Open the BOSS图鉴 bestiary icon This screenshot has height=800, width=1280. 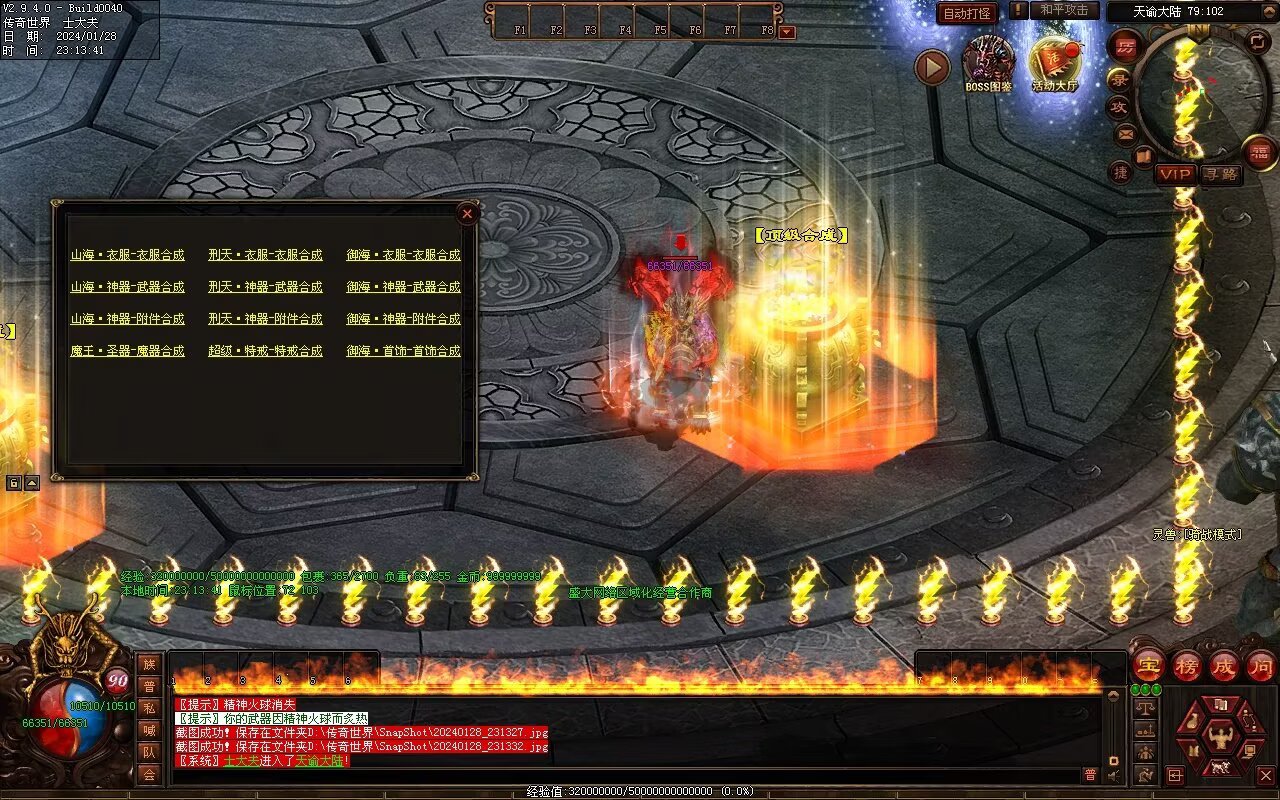pyautogui.click(x=988, y=62)
